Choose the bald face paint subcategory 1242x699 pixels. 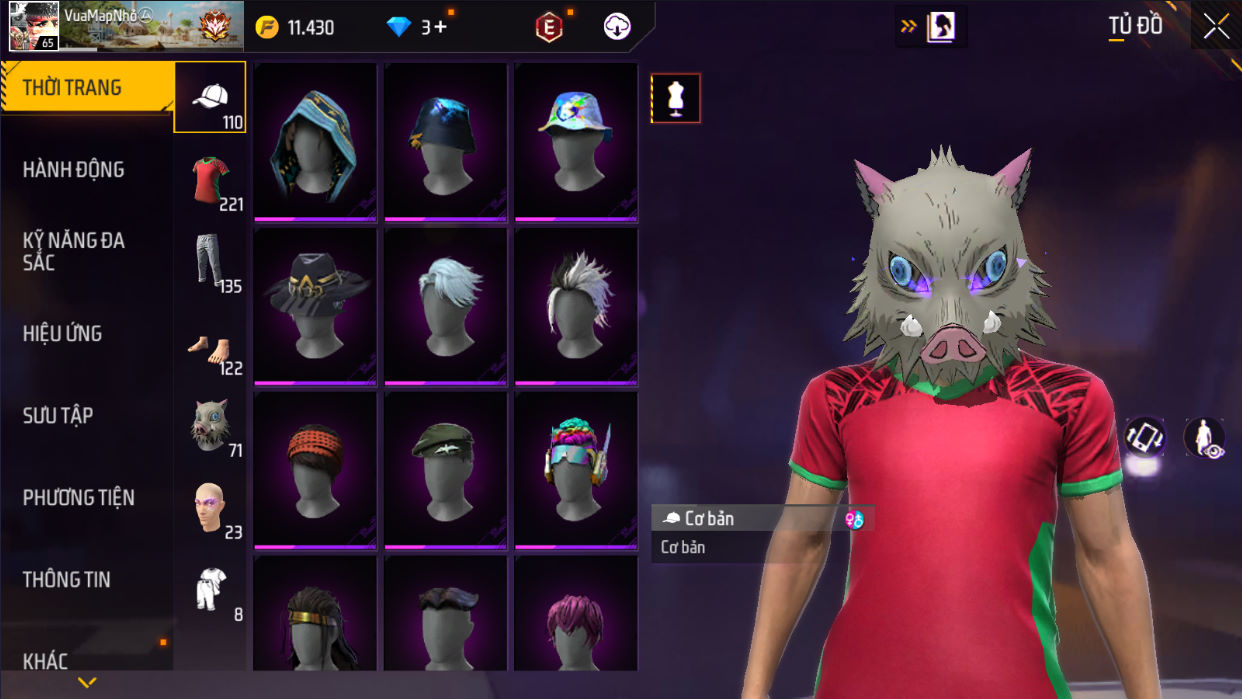(210, 509)
